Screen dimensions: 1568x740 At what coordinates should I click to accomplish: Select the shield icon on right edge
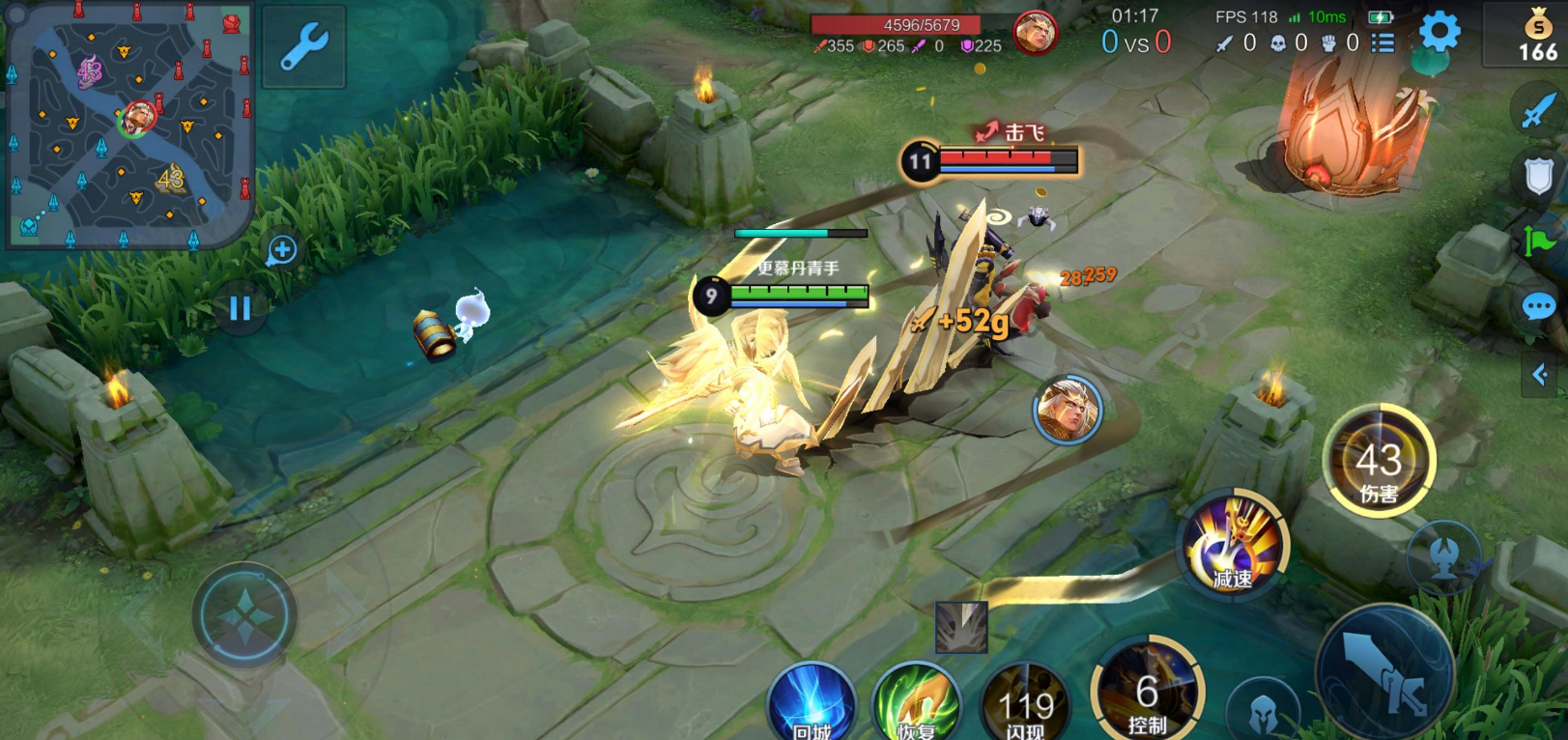(1538, 177)
